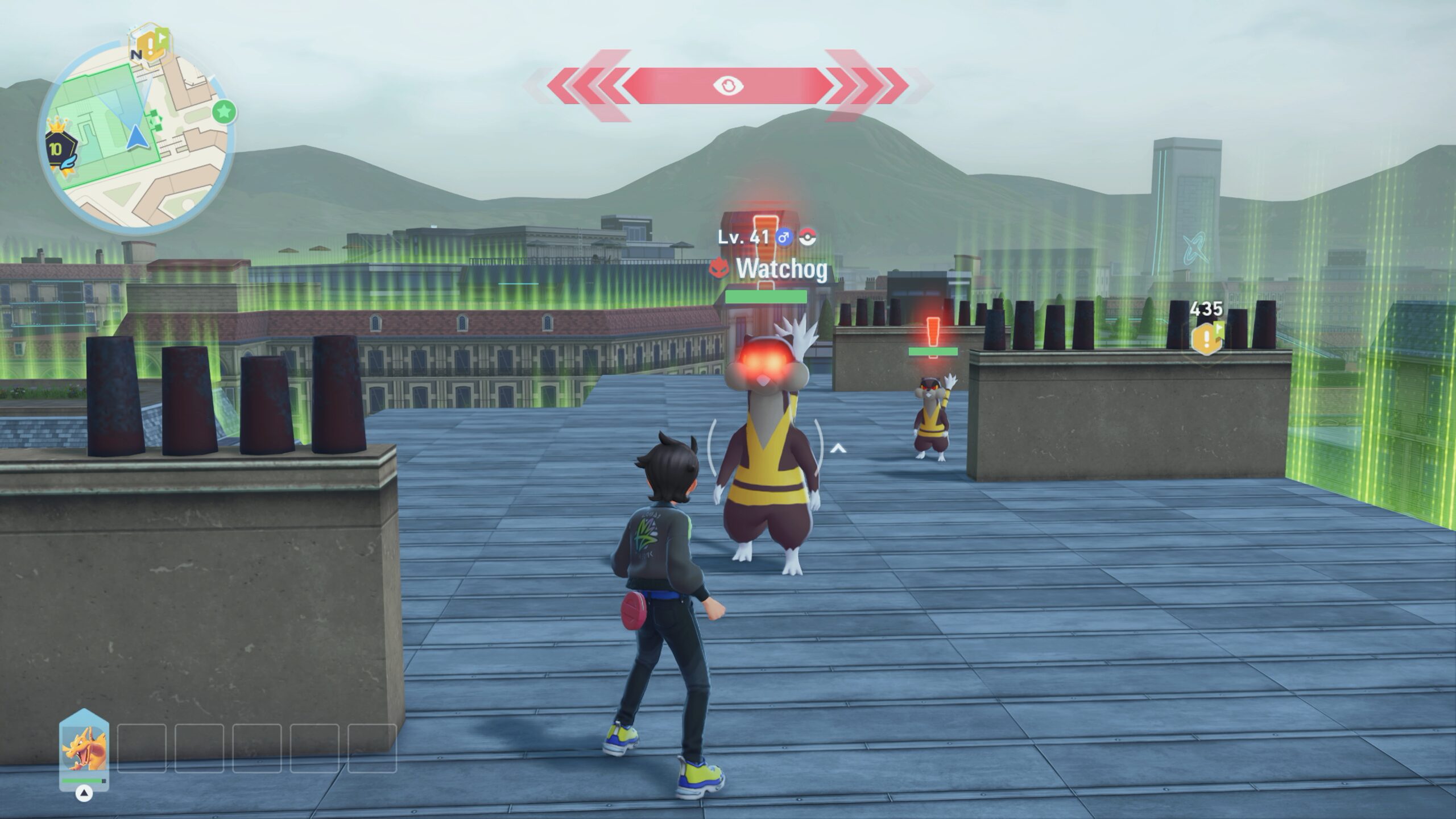The height and width of the screenshot is (819, 1456).
Task: Click the red eye alert banner
Action: pyautogui.click(x=727, y=86)
